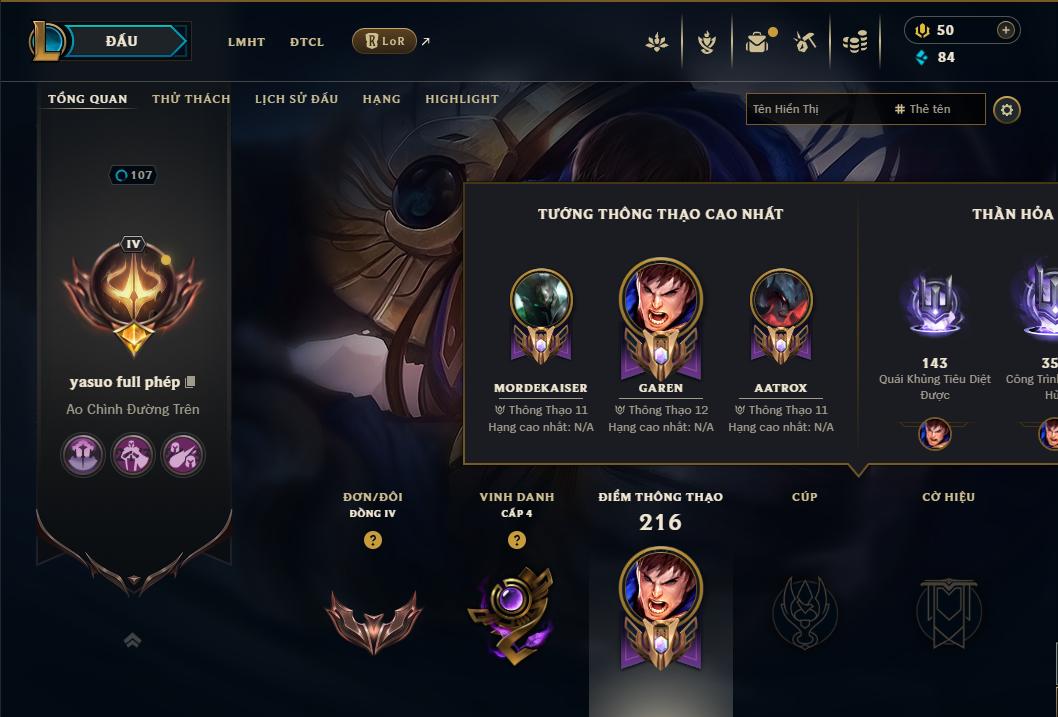
Task: Open the coin stack store icon
Action: click(854, 42)
